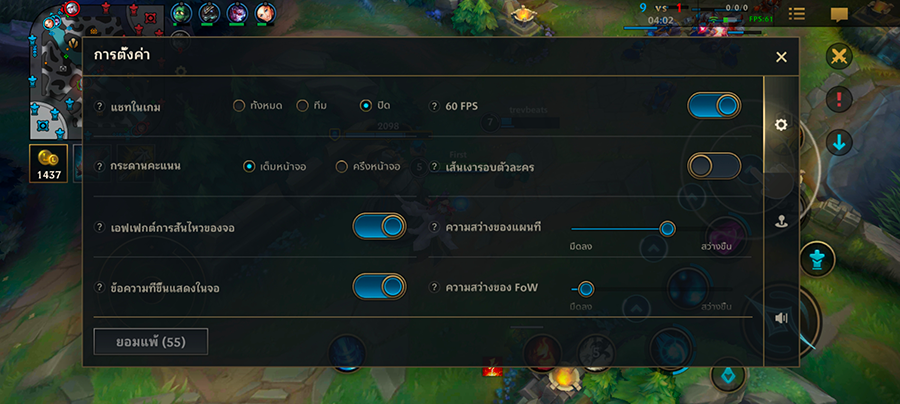Show help for แชทในเกม setting
Image resolution: width=900 pixels, height=404 pixels.
pos(99,107)
